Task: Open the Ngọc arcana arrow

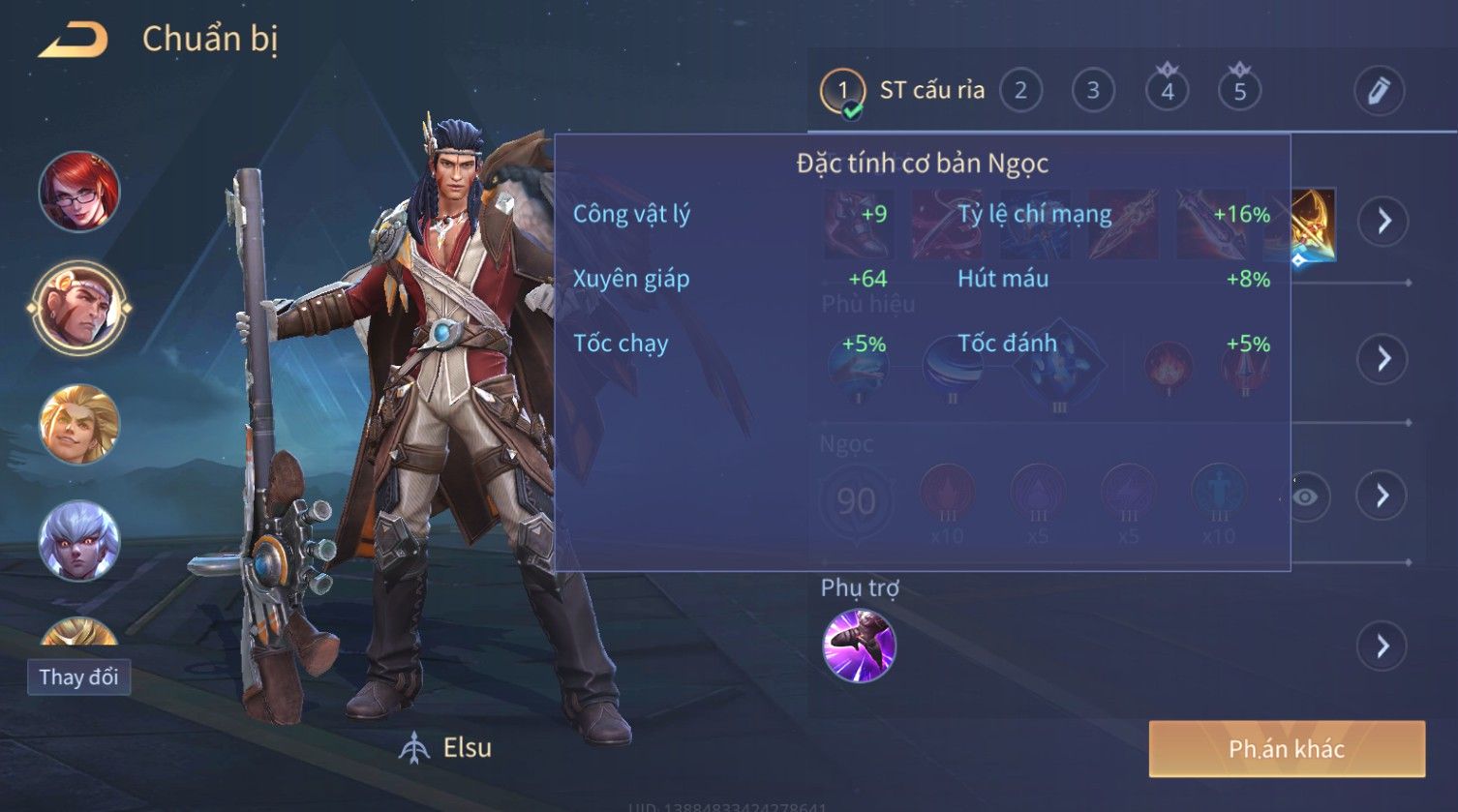Action: click(x=1383, y=496)
